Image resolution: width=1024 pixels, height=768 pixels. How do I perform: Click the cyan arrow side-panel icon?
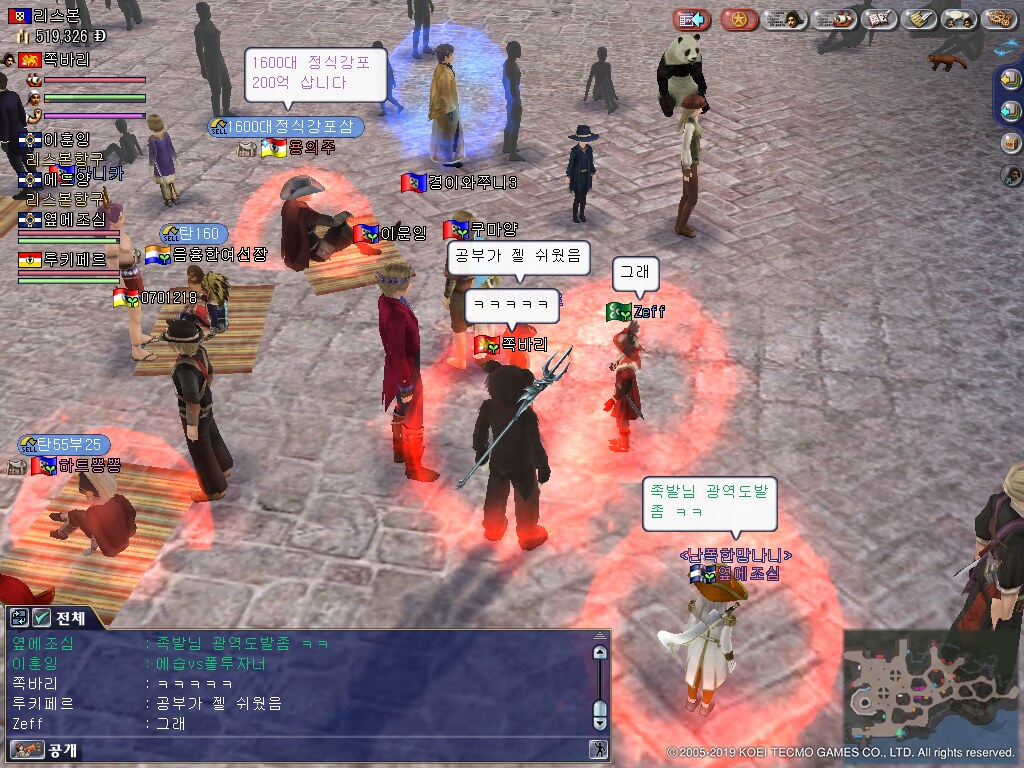[x=1011, y=110]
